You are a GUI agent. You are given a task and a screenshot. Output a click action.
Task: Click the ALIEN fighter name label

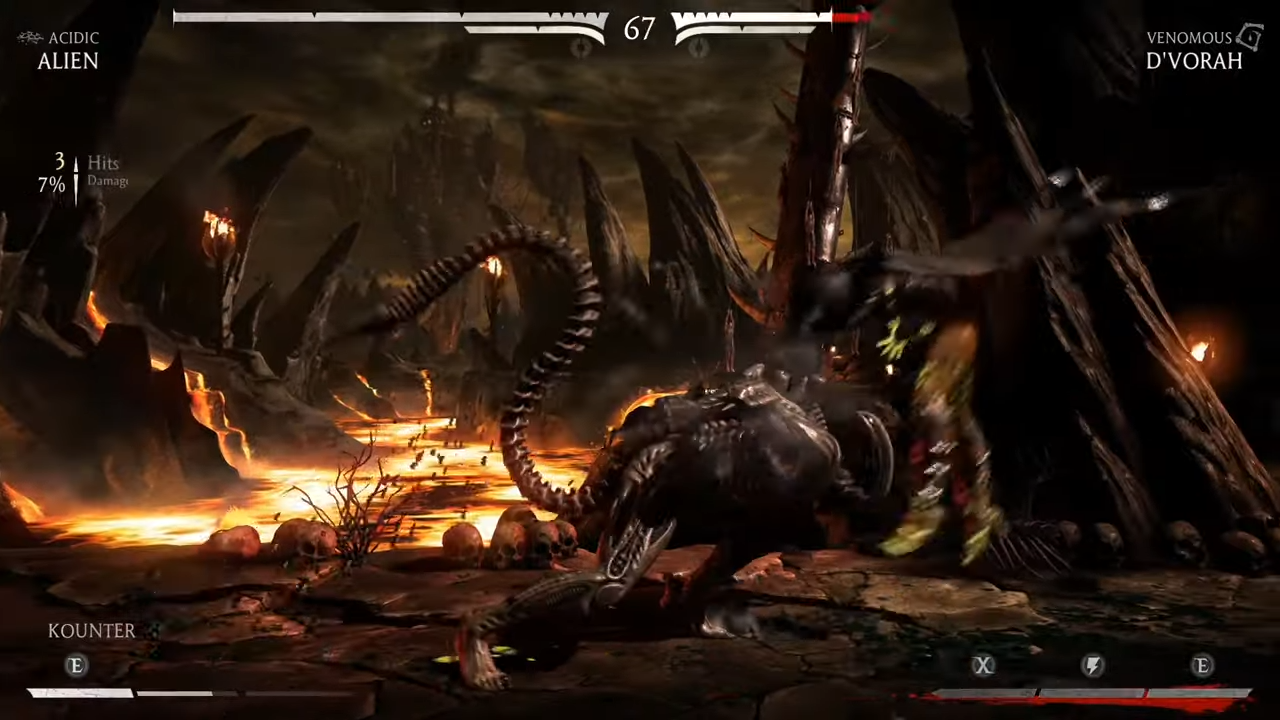67,61
